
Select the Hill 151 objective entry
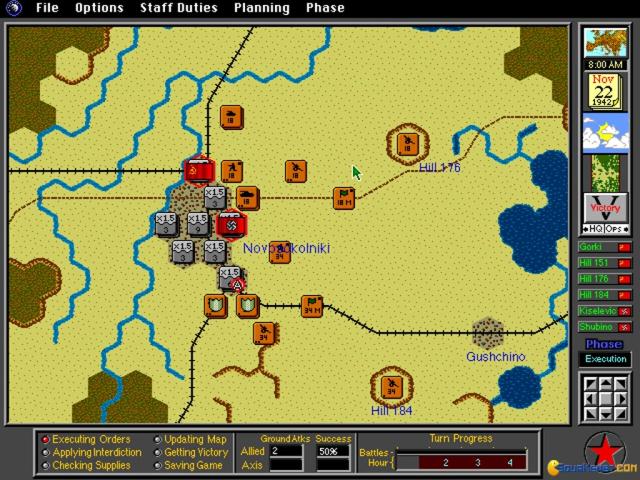coord(605,262)
